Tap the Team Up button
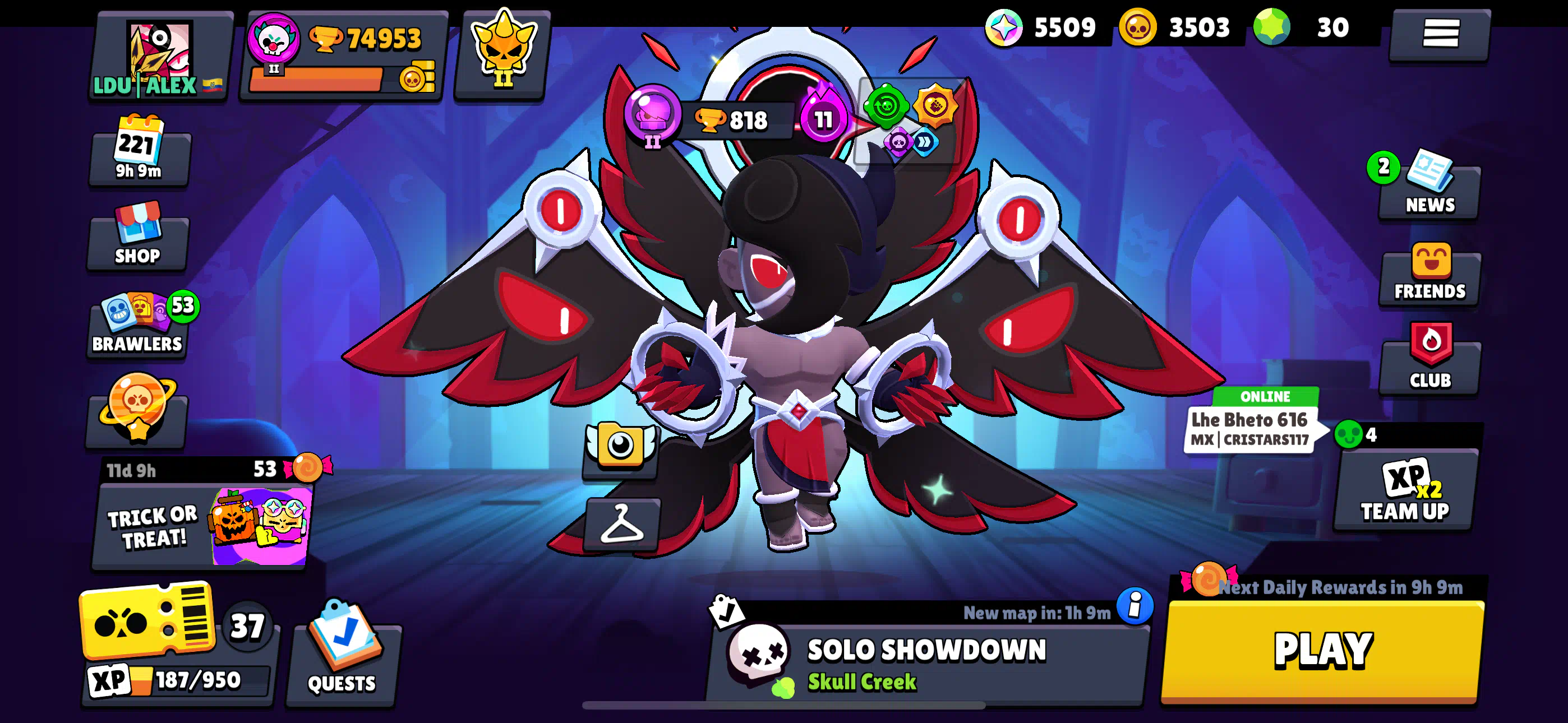The width and height of the screenshot is (1568, 723). (1405, 492)
